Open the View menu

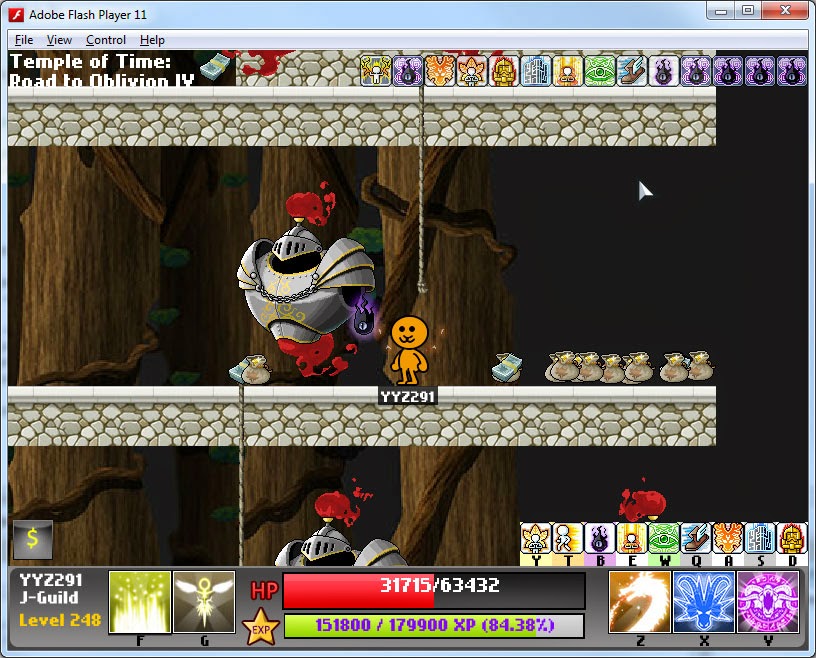(x=59, y=40)
